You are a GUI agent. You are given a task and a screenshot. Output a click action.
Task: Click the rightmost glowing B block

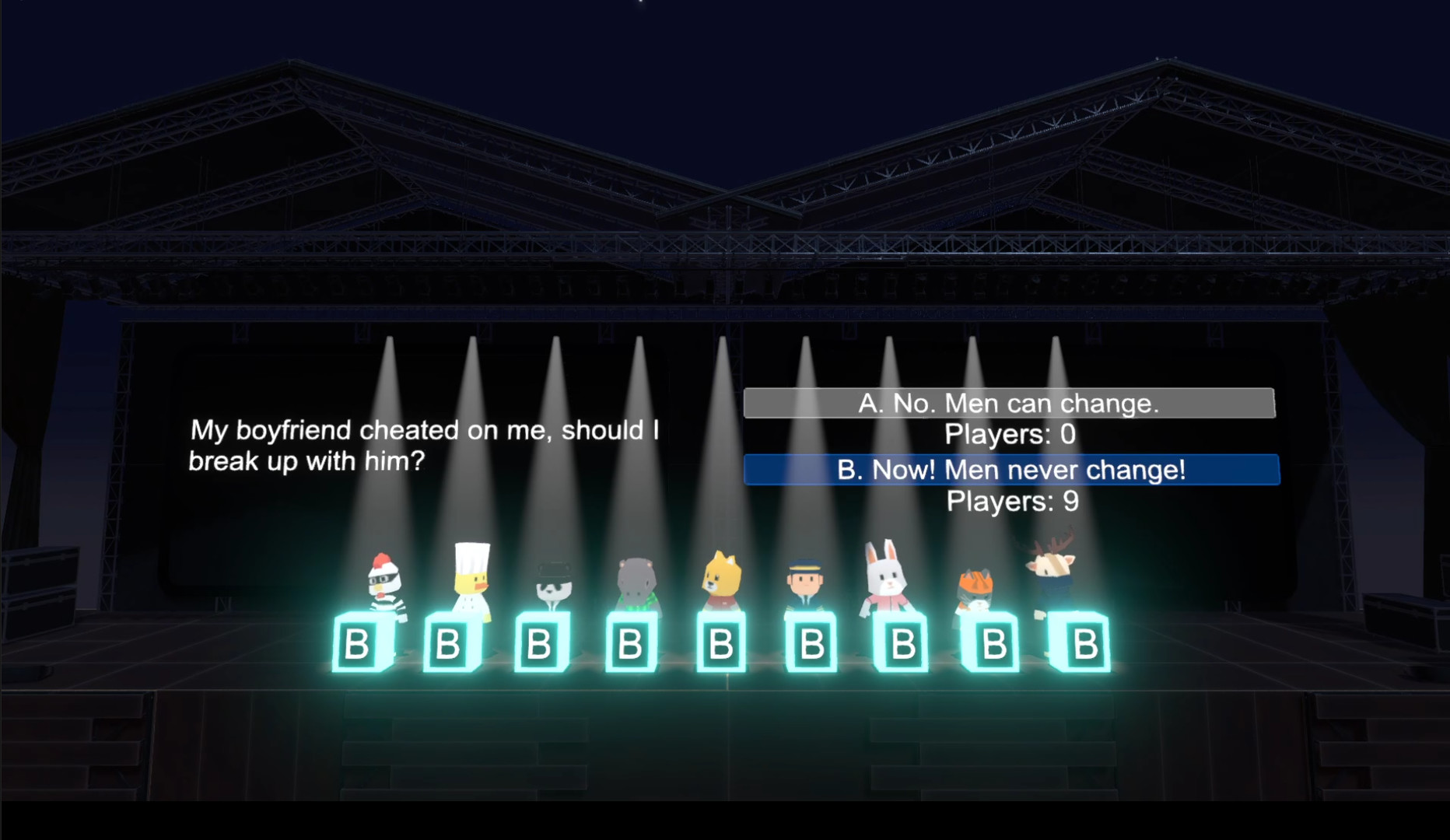click(1084, 644)
